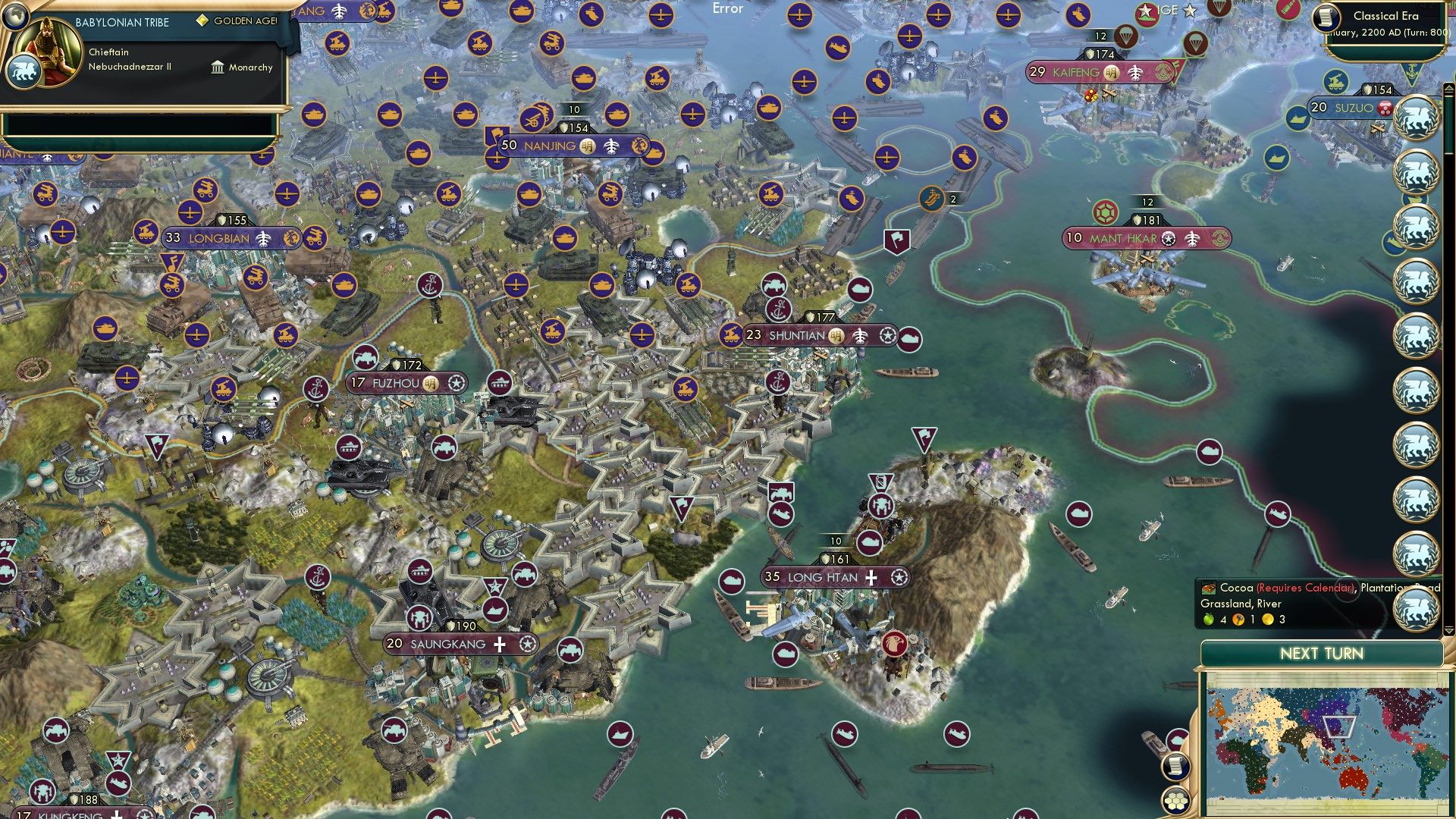Click the cross religion icon on Long Htan's banner
Viewport: 1456px width, 819px height.
click(x=871, y=578)
